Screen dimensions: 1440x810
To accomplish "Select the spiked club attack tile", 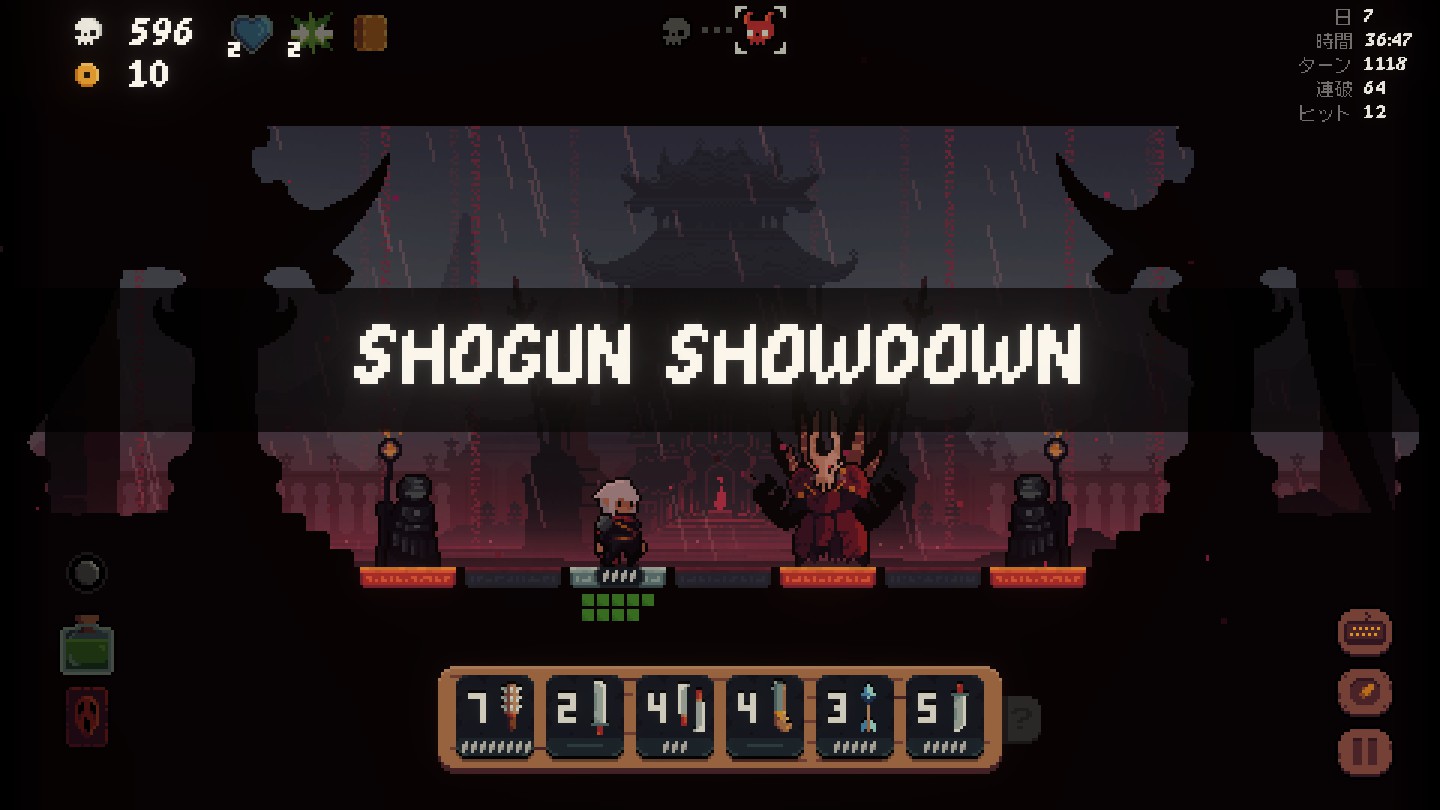I will tap(495, 716).
